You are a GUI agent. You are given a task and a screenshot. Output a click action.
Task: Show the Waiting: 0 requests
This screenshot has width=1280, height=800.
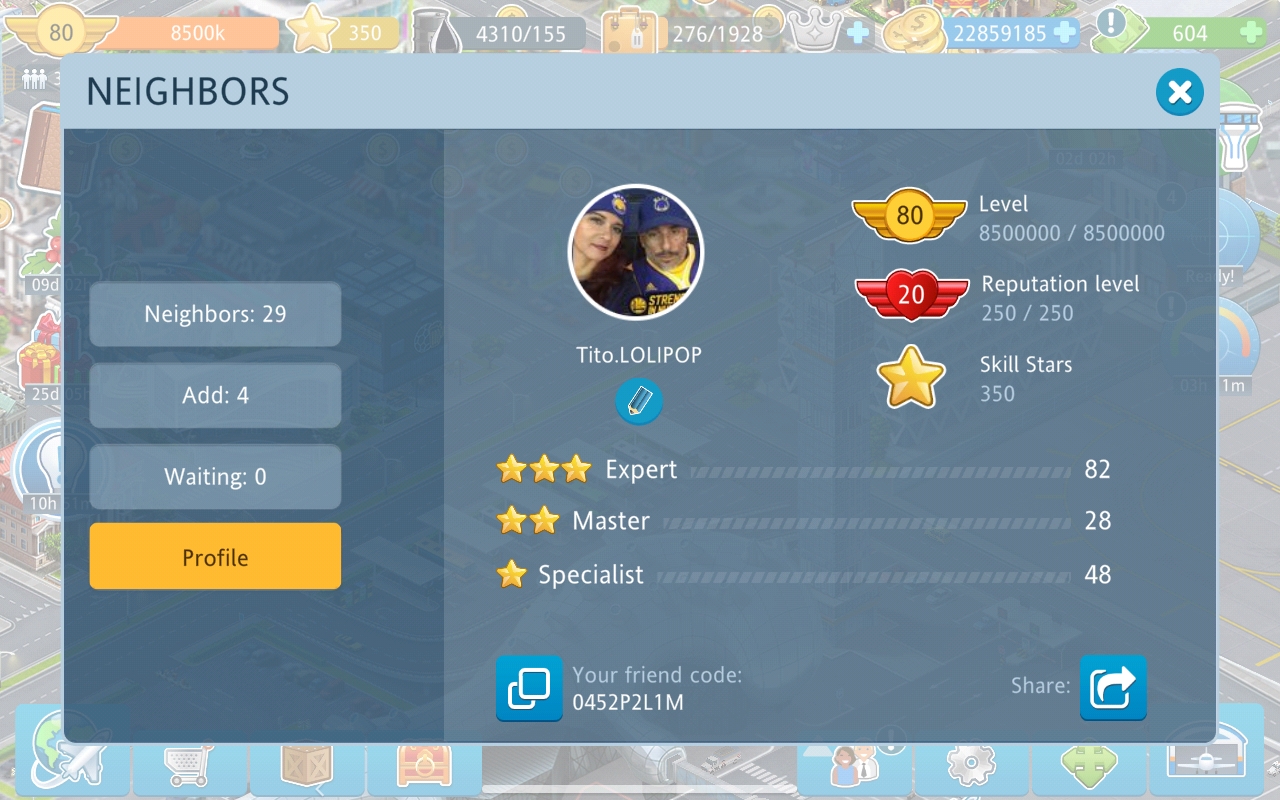pos(215,477)
